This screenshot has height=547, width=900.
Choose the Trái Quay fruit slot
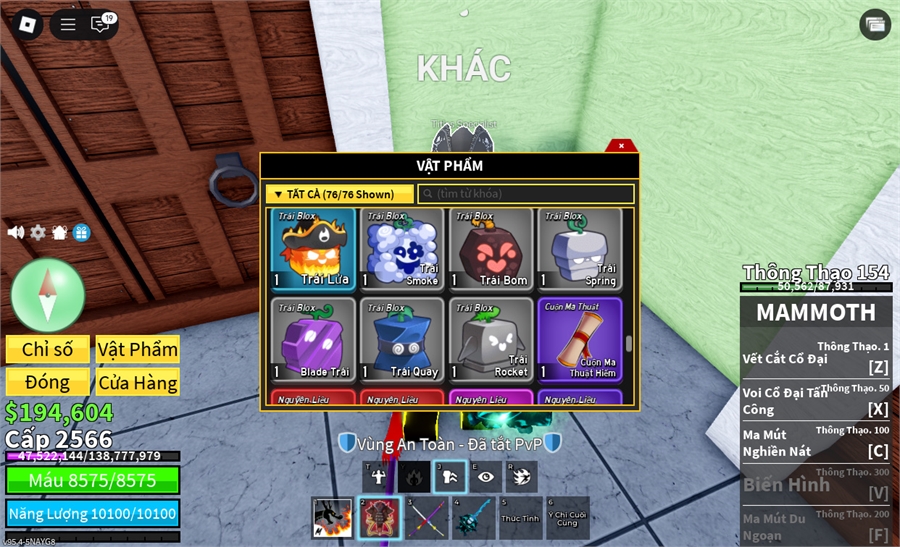coord(401,339)
